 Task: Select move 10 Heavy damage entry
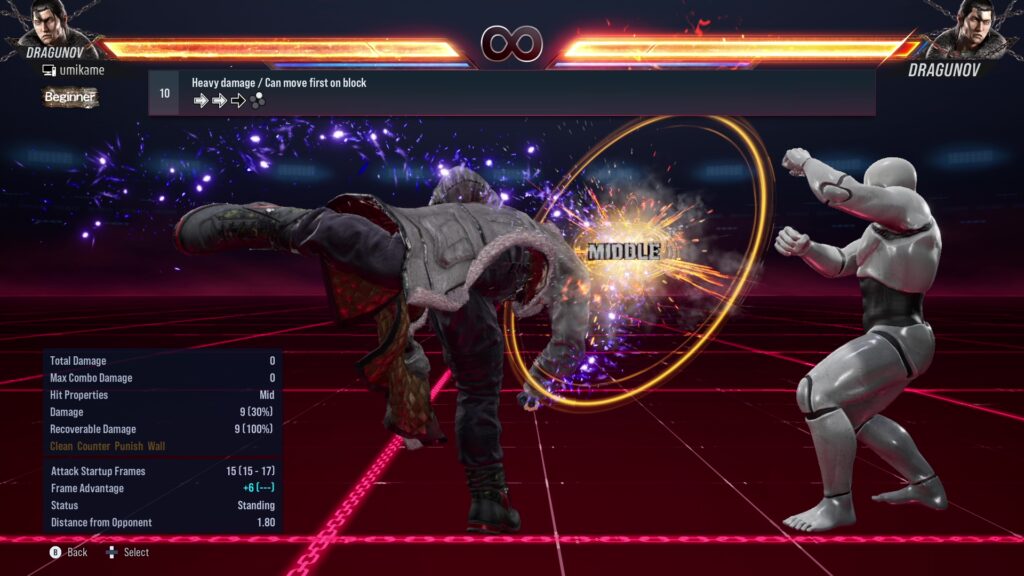pos(512,92)
